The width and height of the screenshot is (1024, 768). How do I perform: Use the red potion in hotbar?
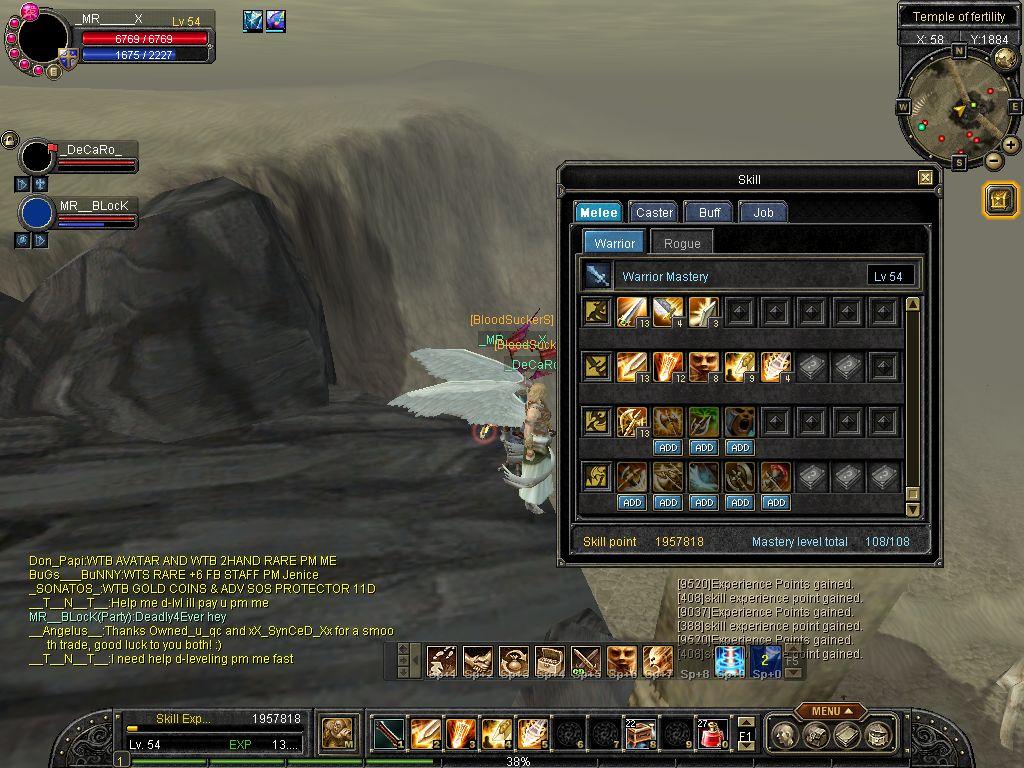(710, 735)
